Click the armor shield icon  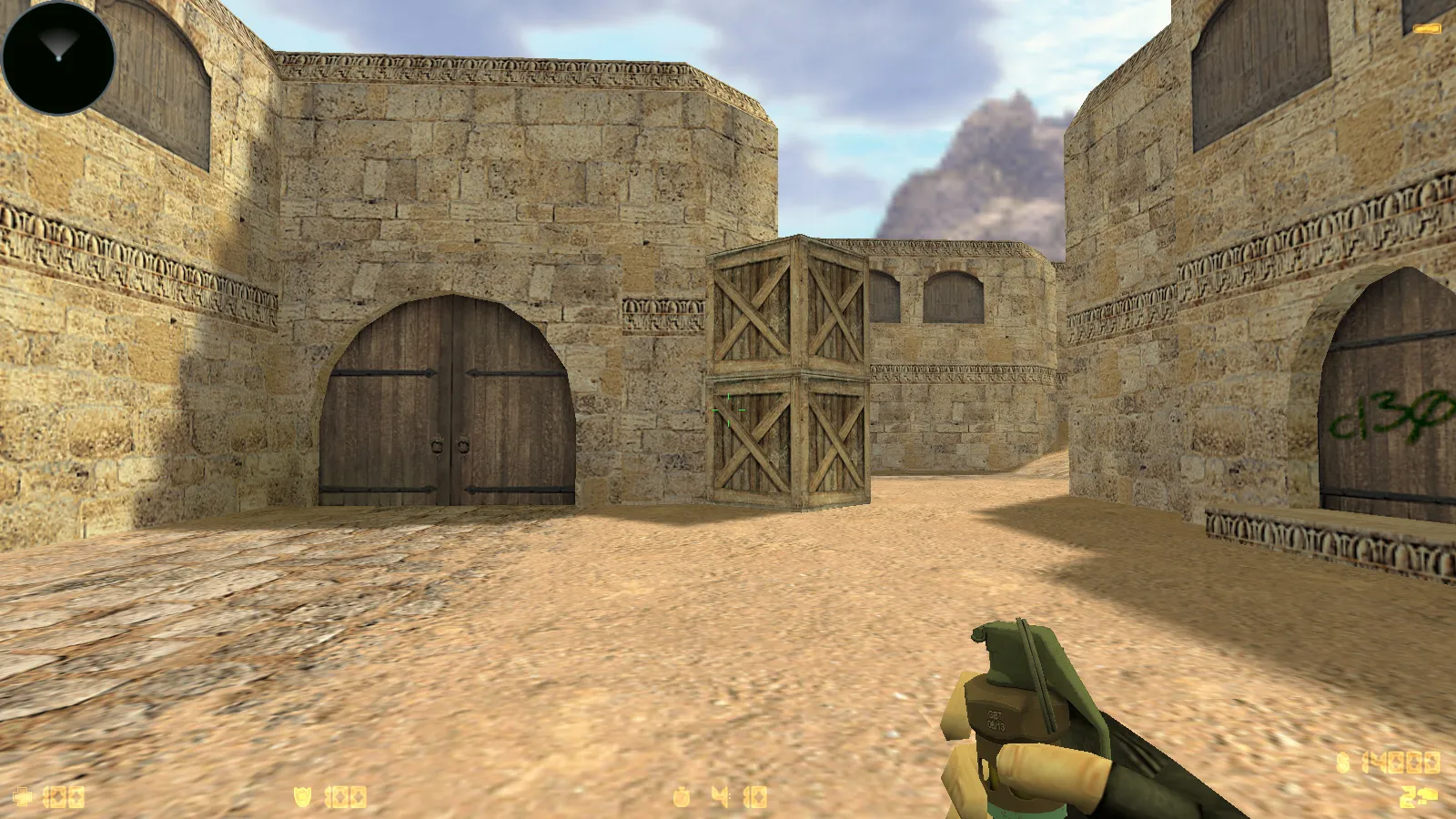pyautogui.click(x=302, y=794)
